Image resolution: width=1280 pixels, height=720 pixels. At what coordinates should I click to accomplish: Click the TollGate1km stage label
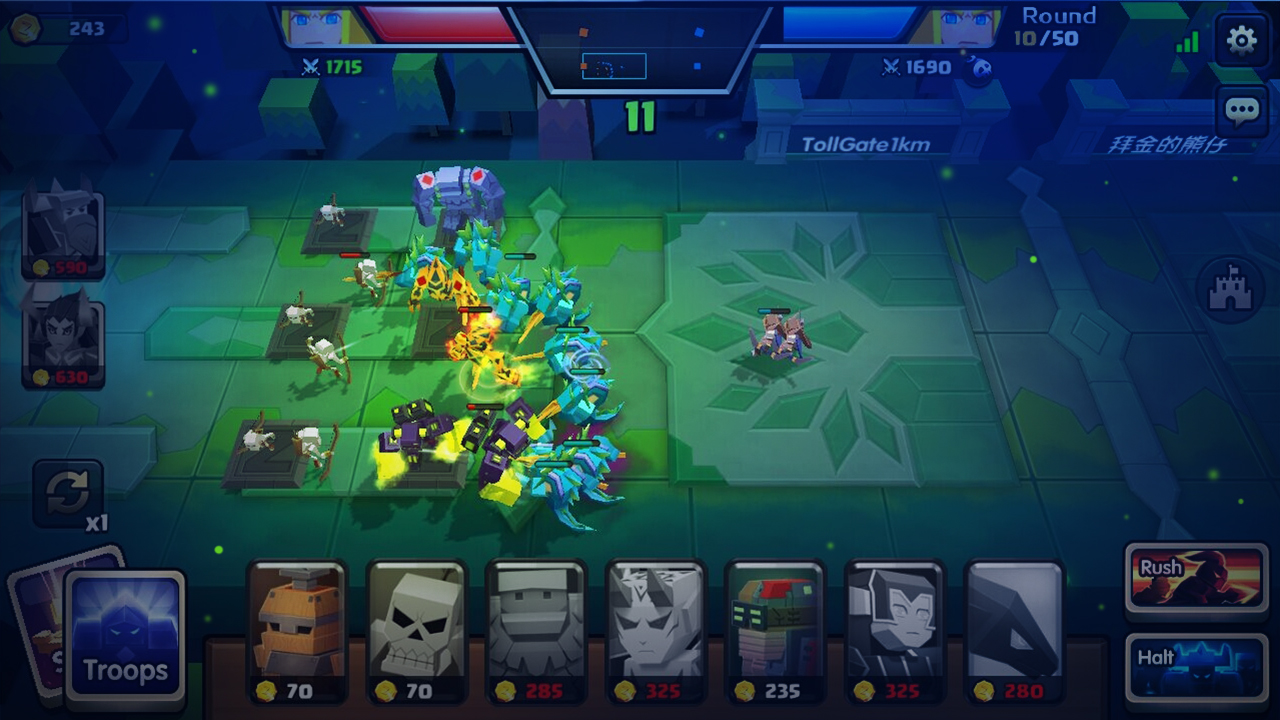pos(866,143)
